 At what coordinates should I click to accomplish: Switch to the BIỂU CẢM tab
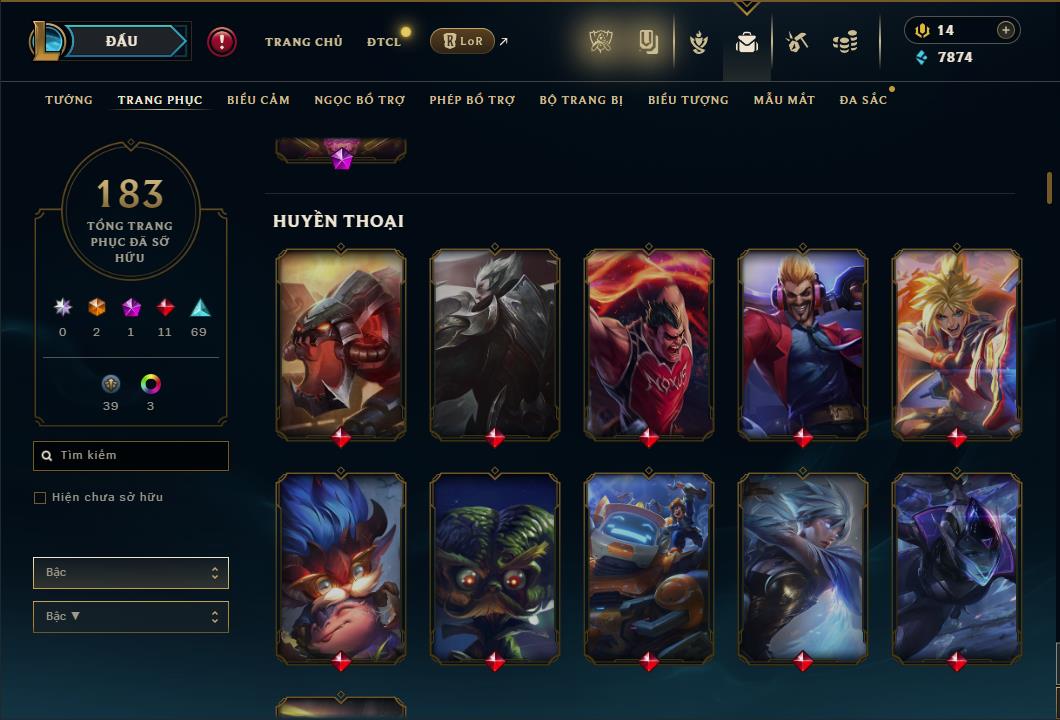(258, 100)
